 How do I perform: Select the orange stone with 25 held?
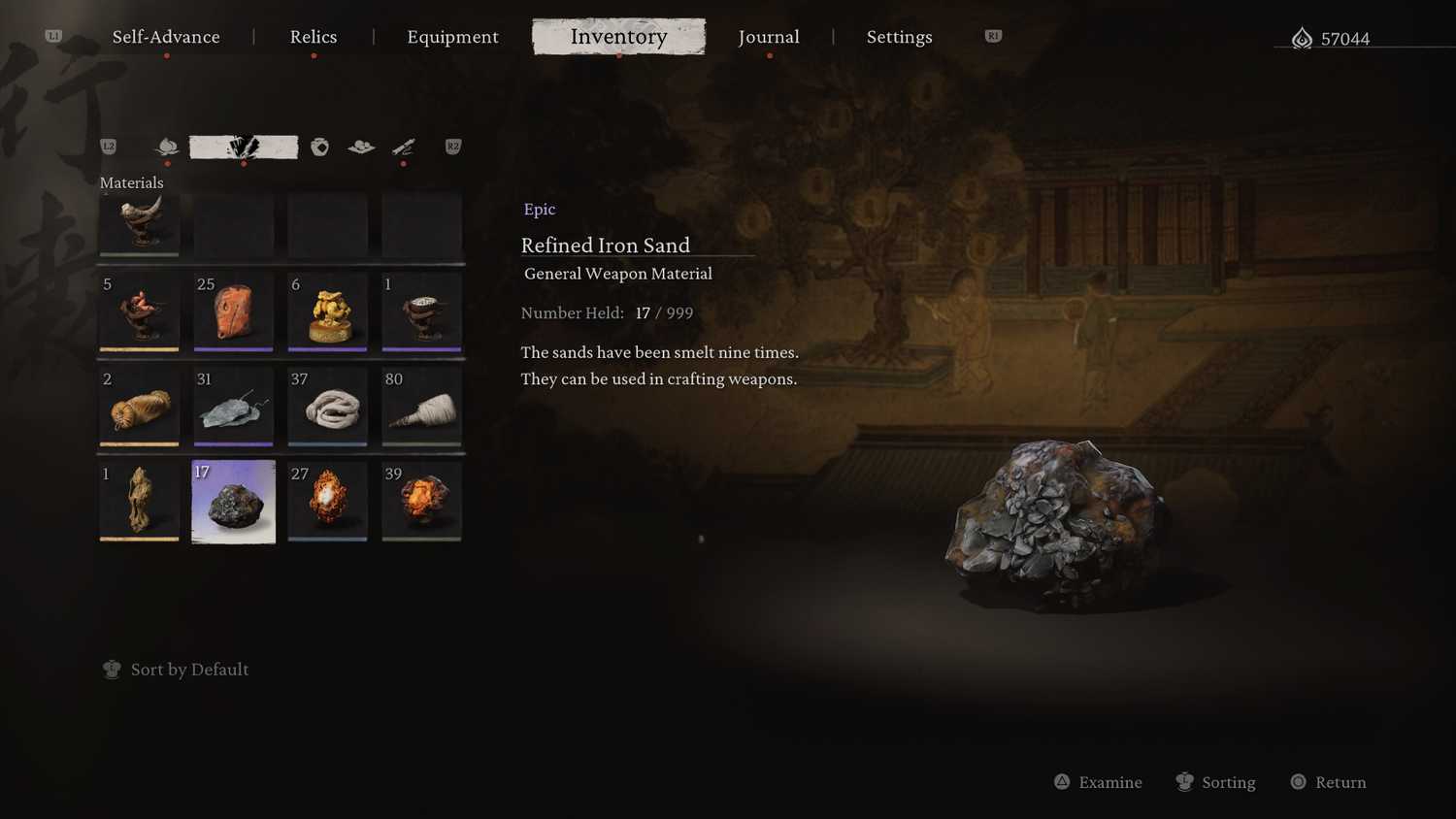pyautogui.click(x=234, y=312)
